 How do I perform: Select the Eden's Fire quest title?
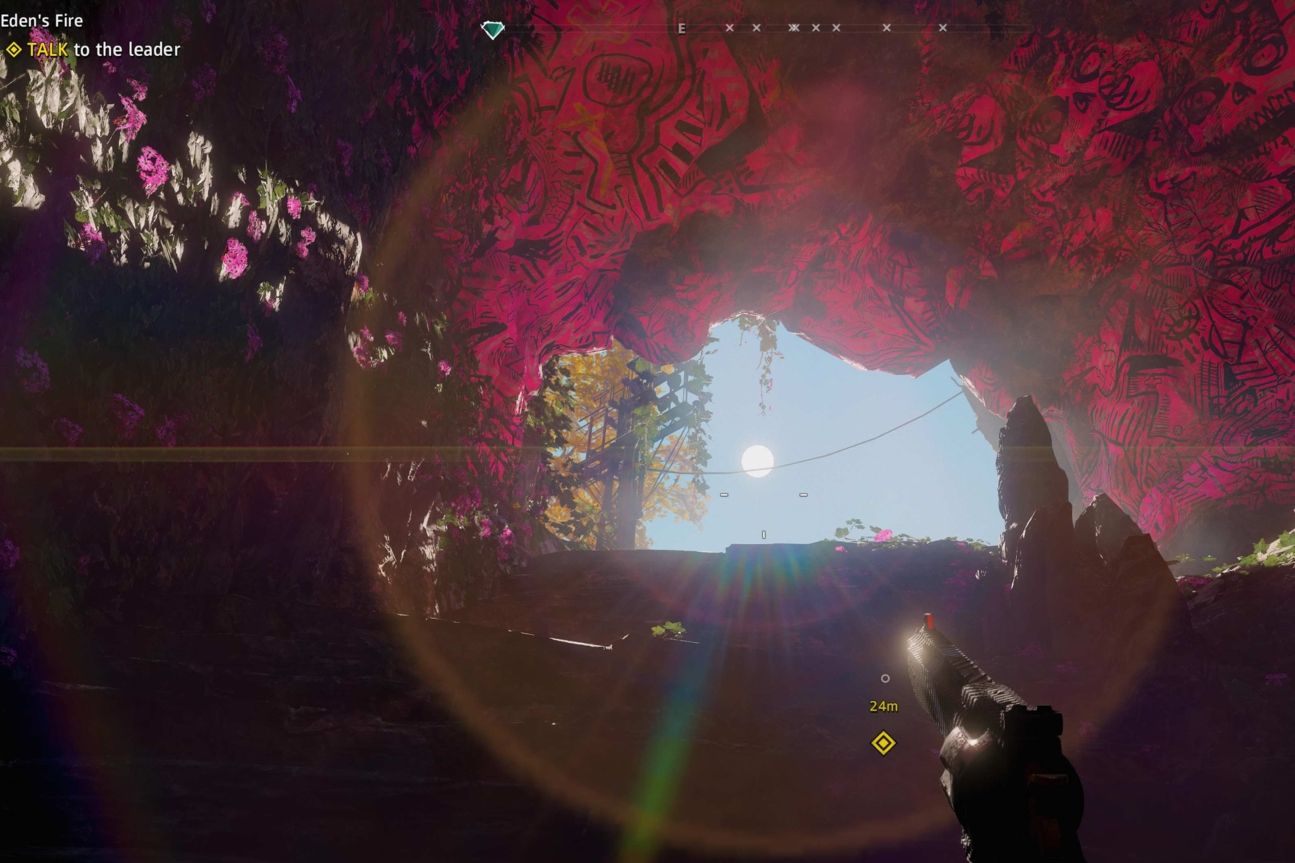click(43, 19)
